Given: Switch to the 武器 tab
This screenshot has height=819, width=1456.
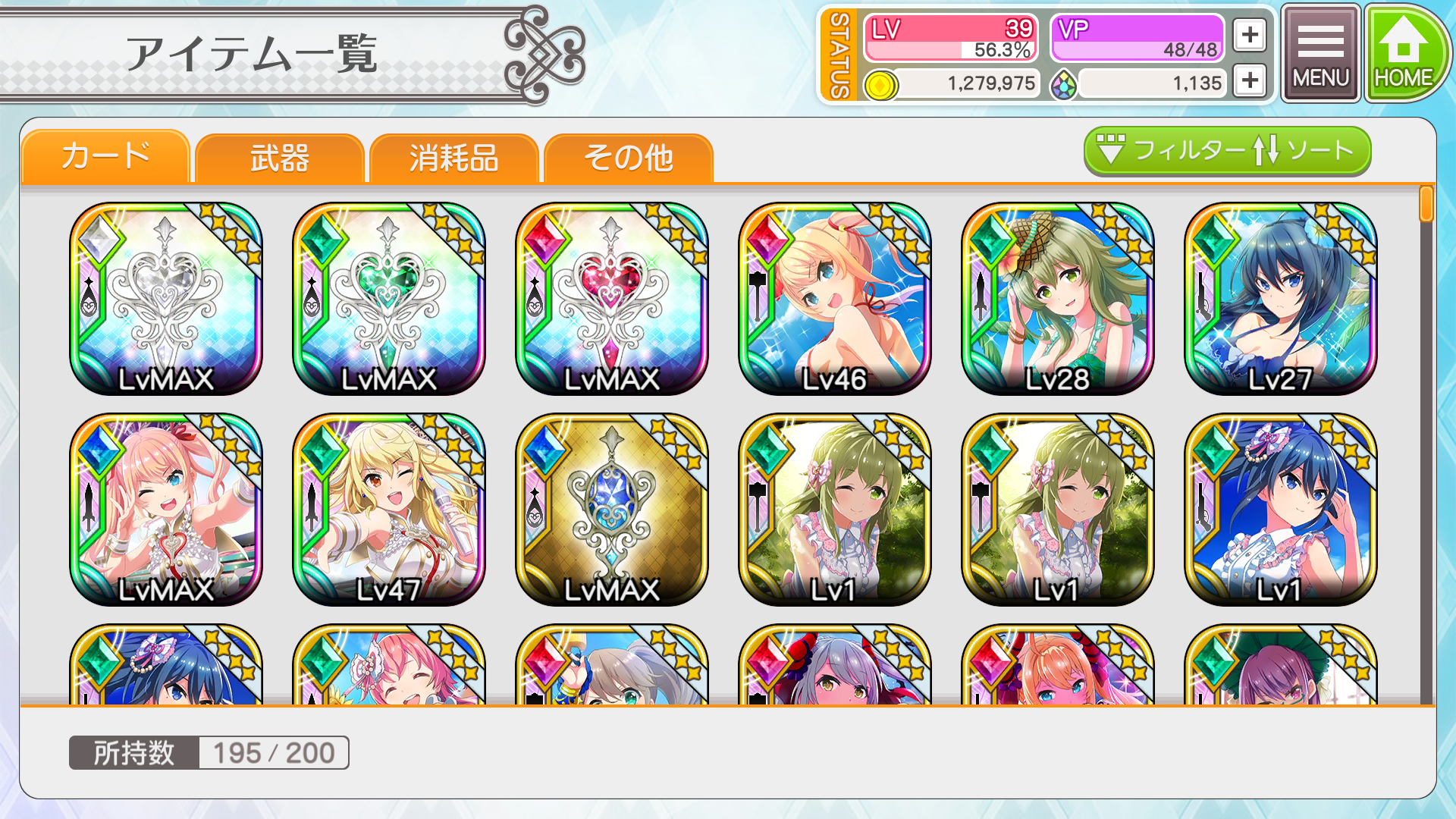Looking at the screenshot, I should pos(278,158).
